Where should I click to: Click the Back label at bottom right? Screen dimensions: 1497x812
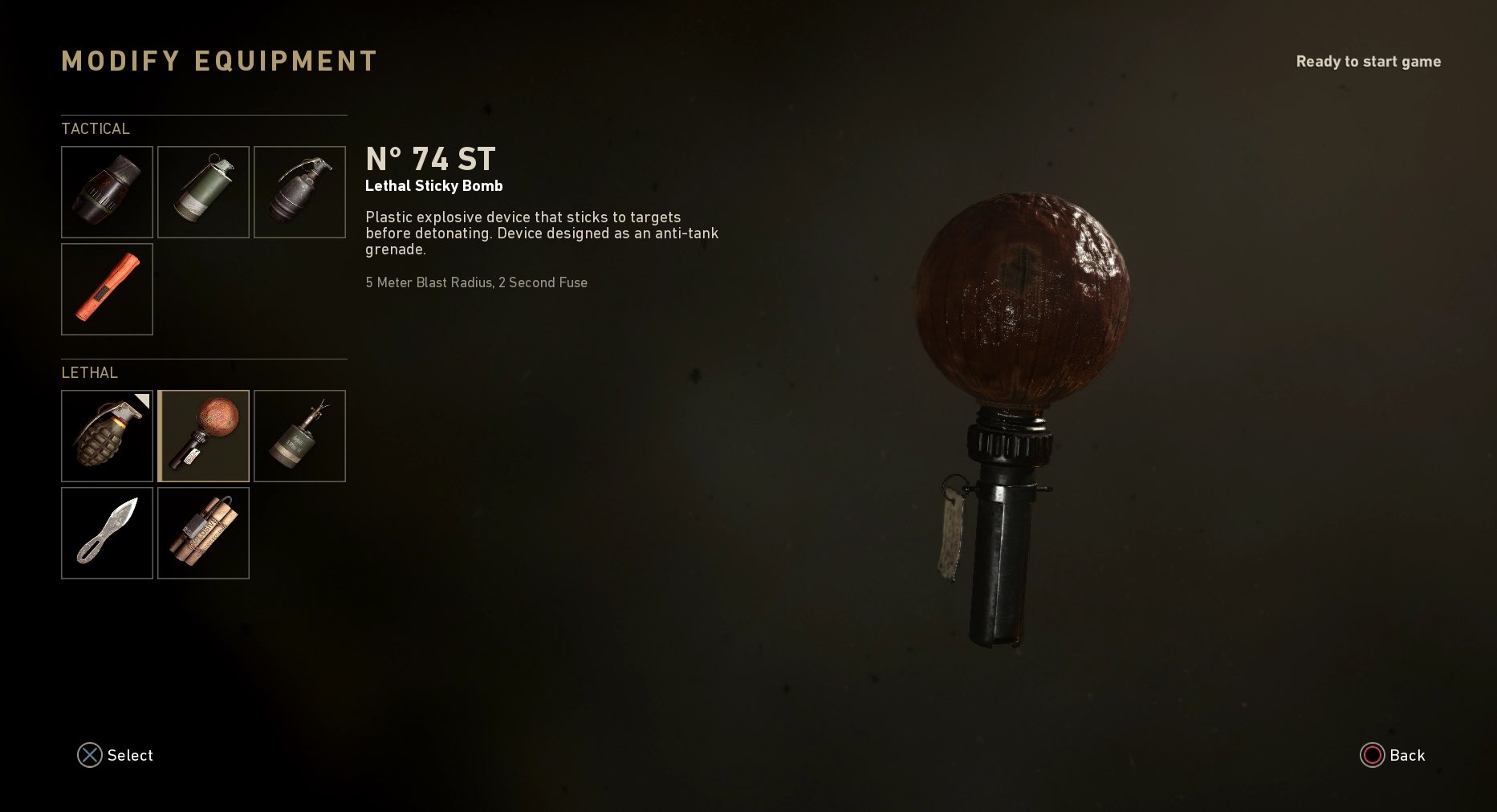click(1405, 755)
